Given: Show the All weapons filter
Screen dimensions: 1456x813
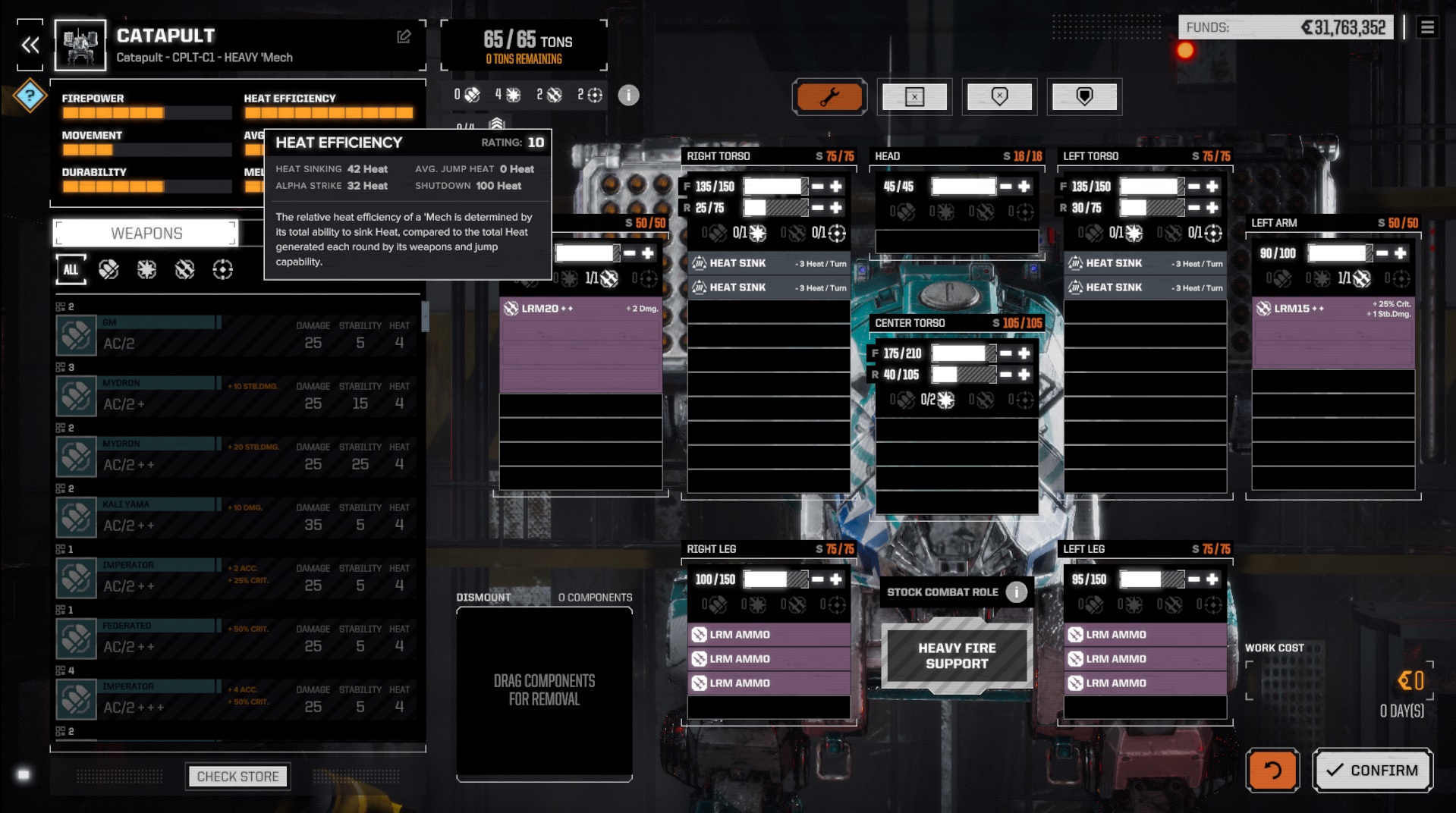Looking at the screenshot, I should pos(71,269).
